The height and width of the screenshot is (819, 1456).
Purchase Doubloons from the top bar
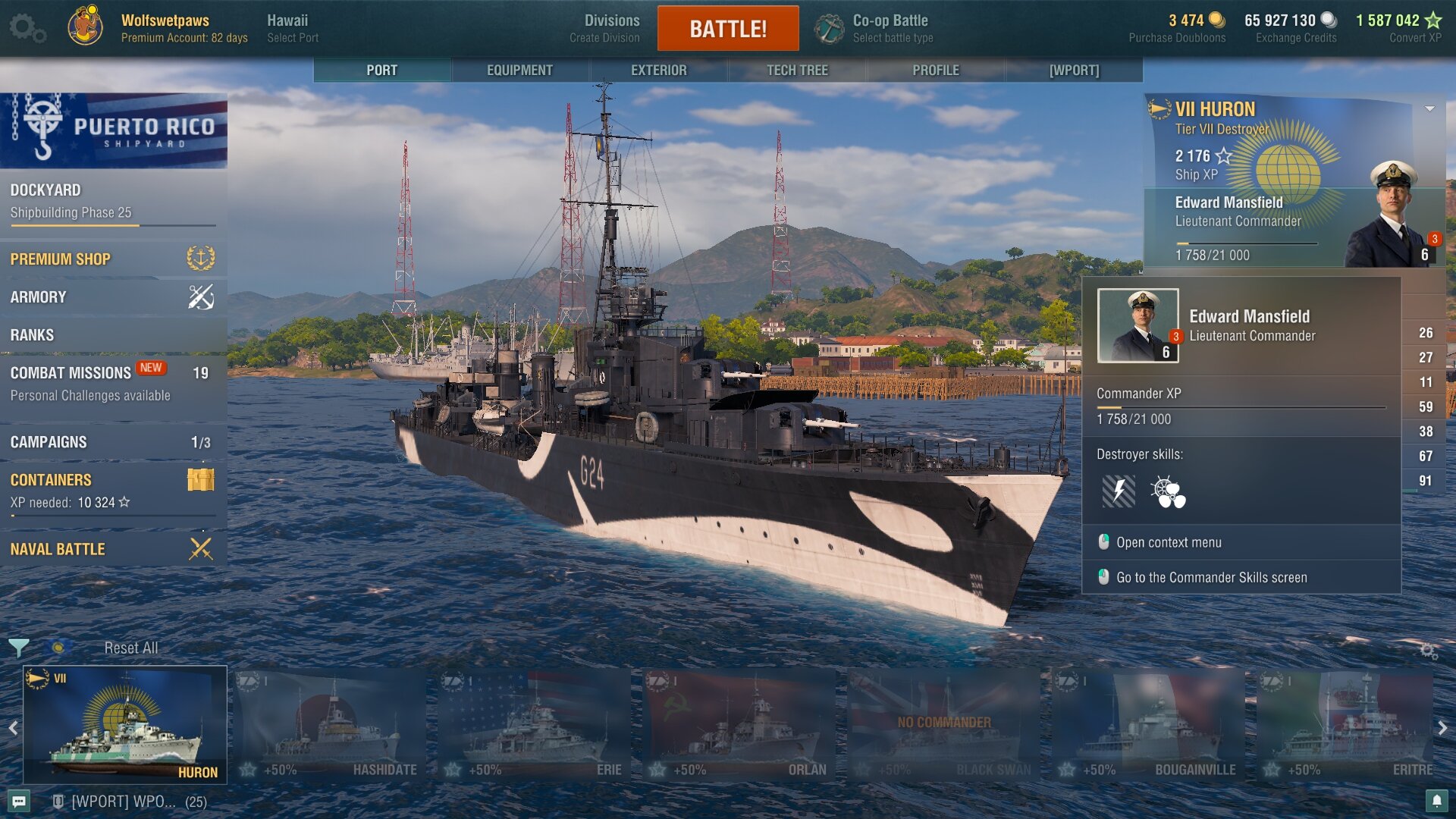coord(1177,28)
